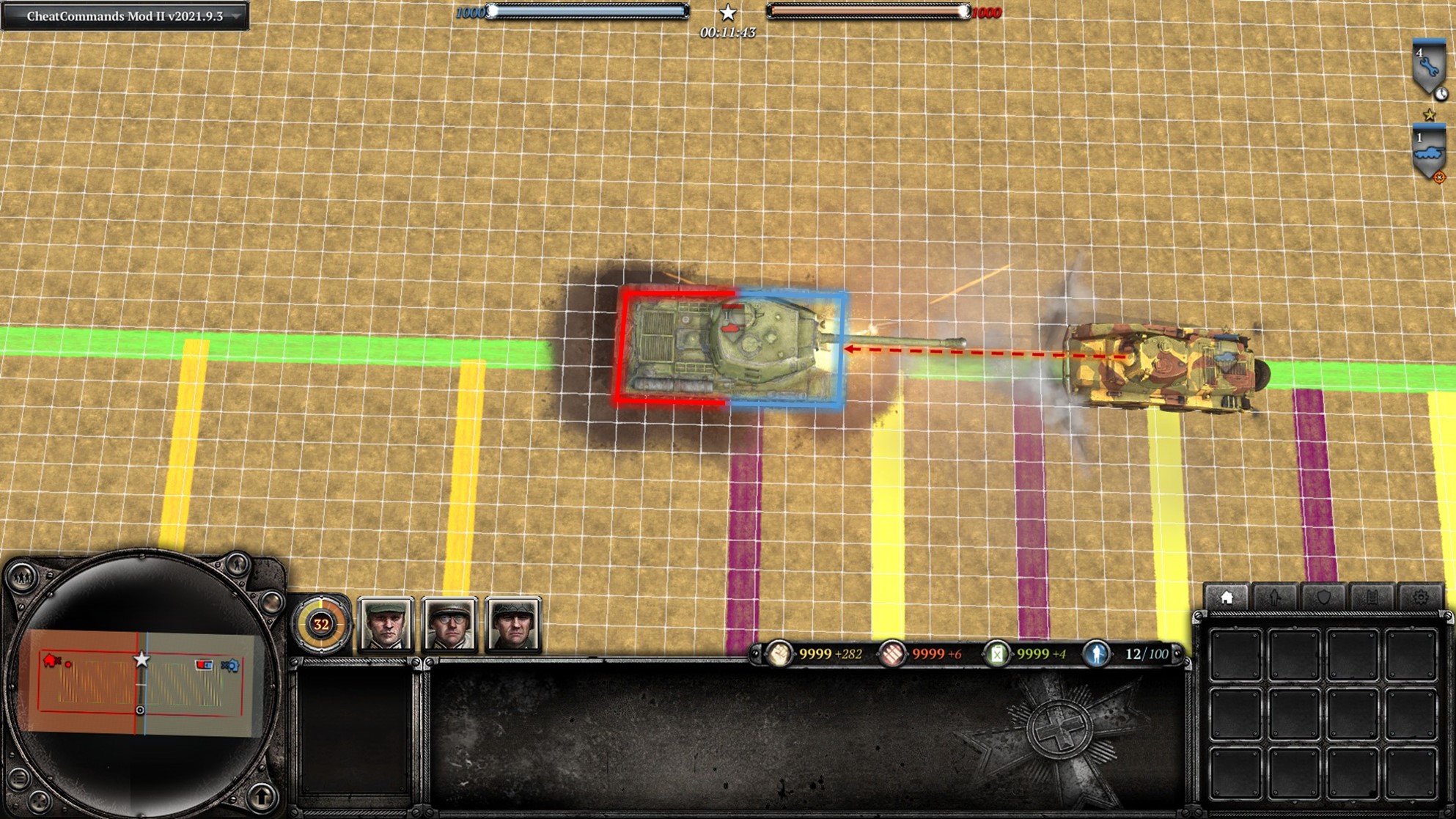
Task: Choose the commander wearing the green cap
Action: pyautogui.click(x=386, y=625)
